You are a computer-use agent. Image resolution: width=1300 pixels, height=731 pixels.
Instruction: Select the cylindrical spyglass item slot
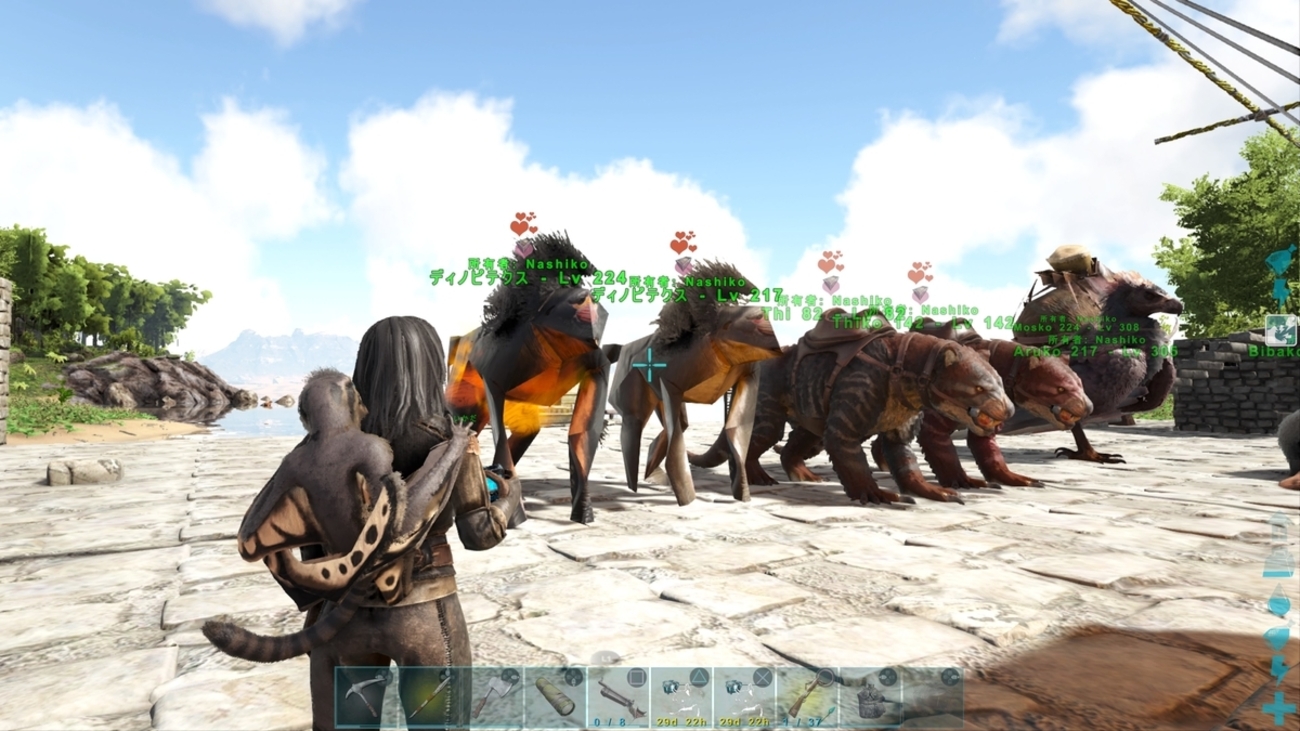coord(555,696)
